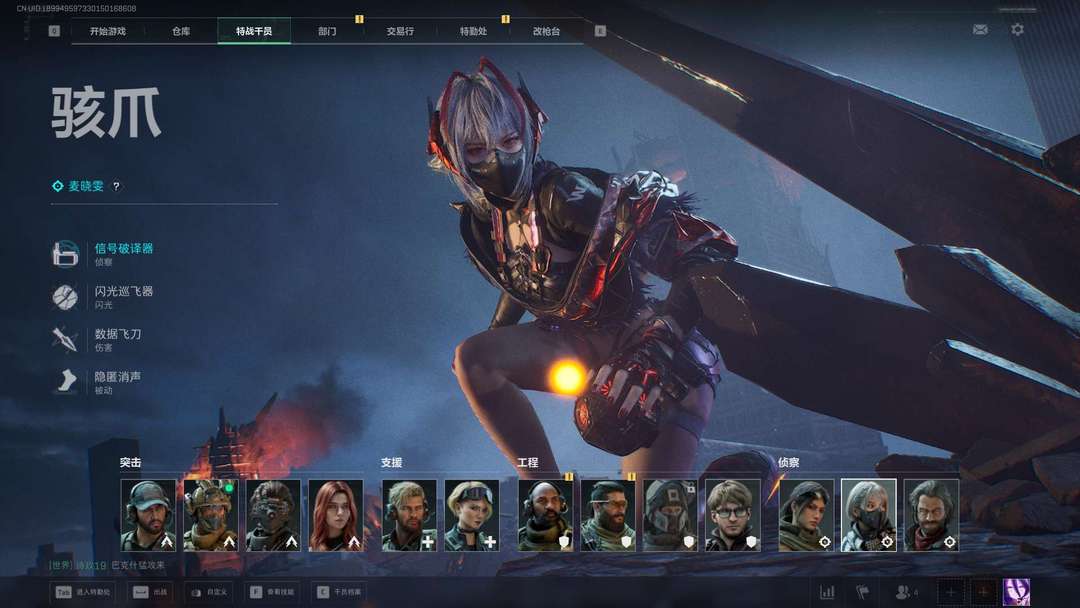
Task: Select the 特勤处 tab
Action: click(473, 31)
